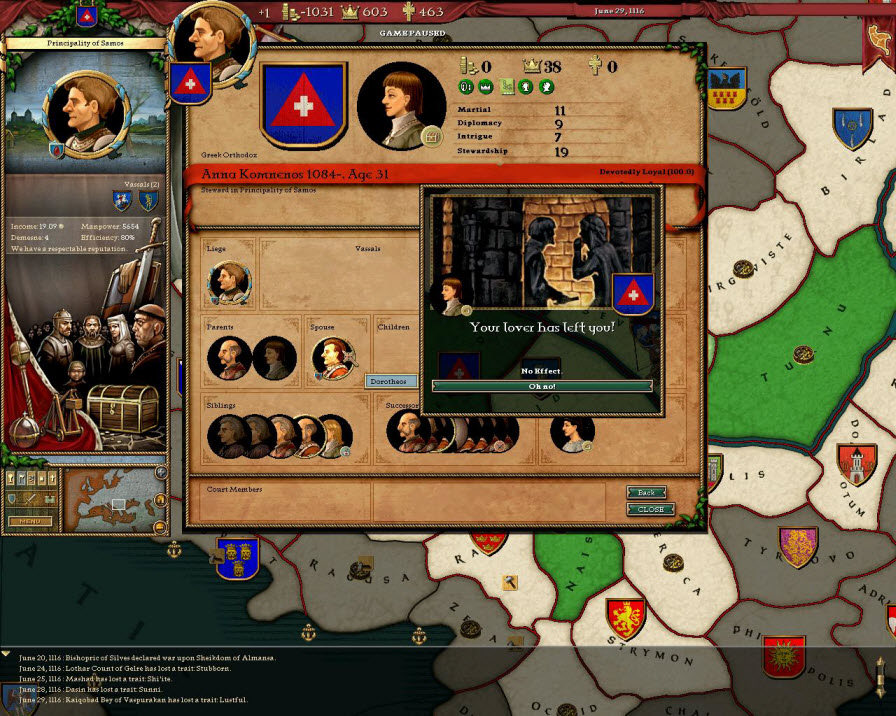Click the arch-icon round button beside minimap
896x716 pixels.
161,499
